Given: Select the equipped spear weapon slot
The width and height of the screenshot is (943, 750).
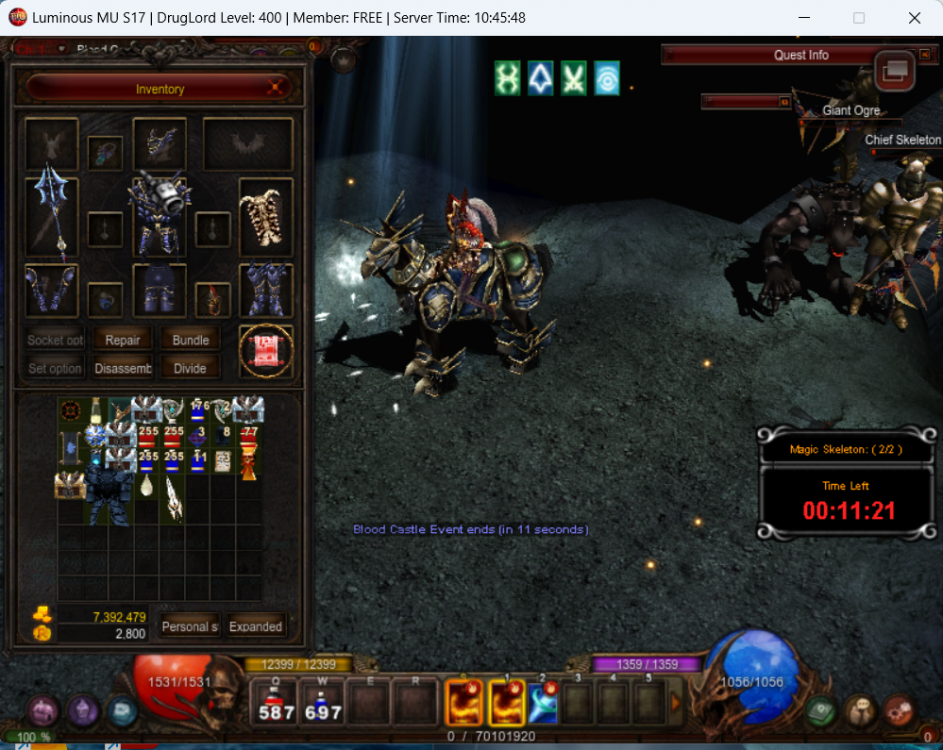Looking at the screenshot, I should [x=51, y=215].
